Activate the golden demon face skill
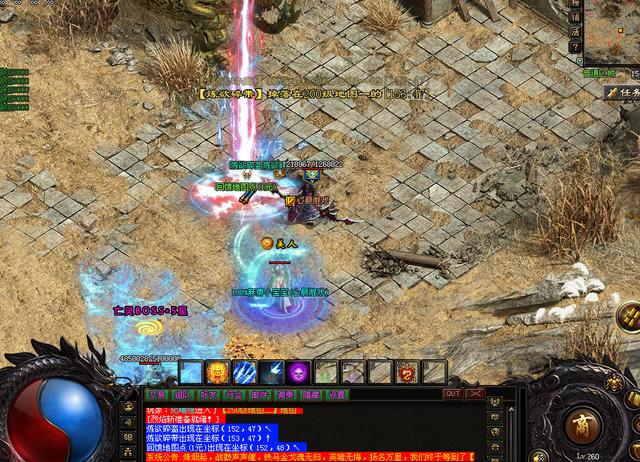This screenshot has height=462, width=640. click(x=218, y=372)
